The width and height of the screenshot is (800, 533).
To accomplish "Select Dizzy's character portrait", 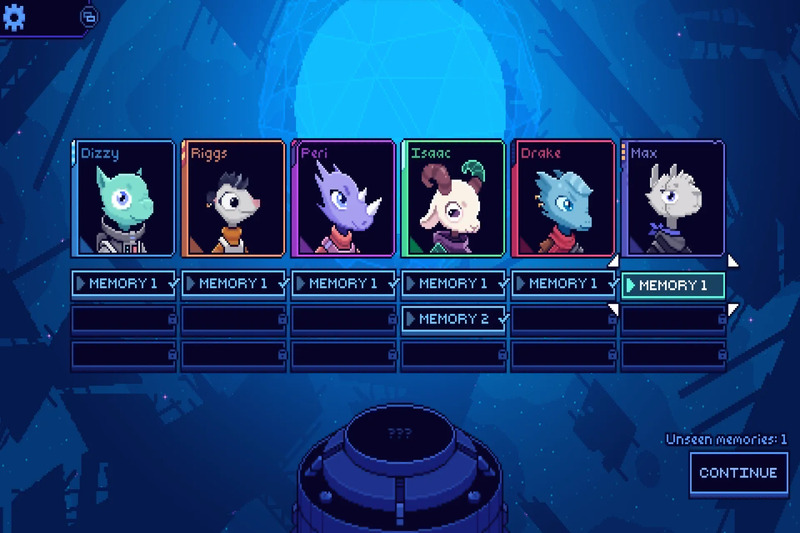I will [124, 198].
